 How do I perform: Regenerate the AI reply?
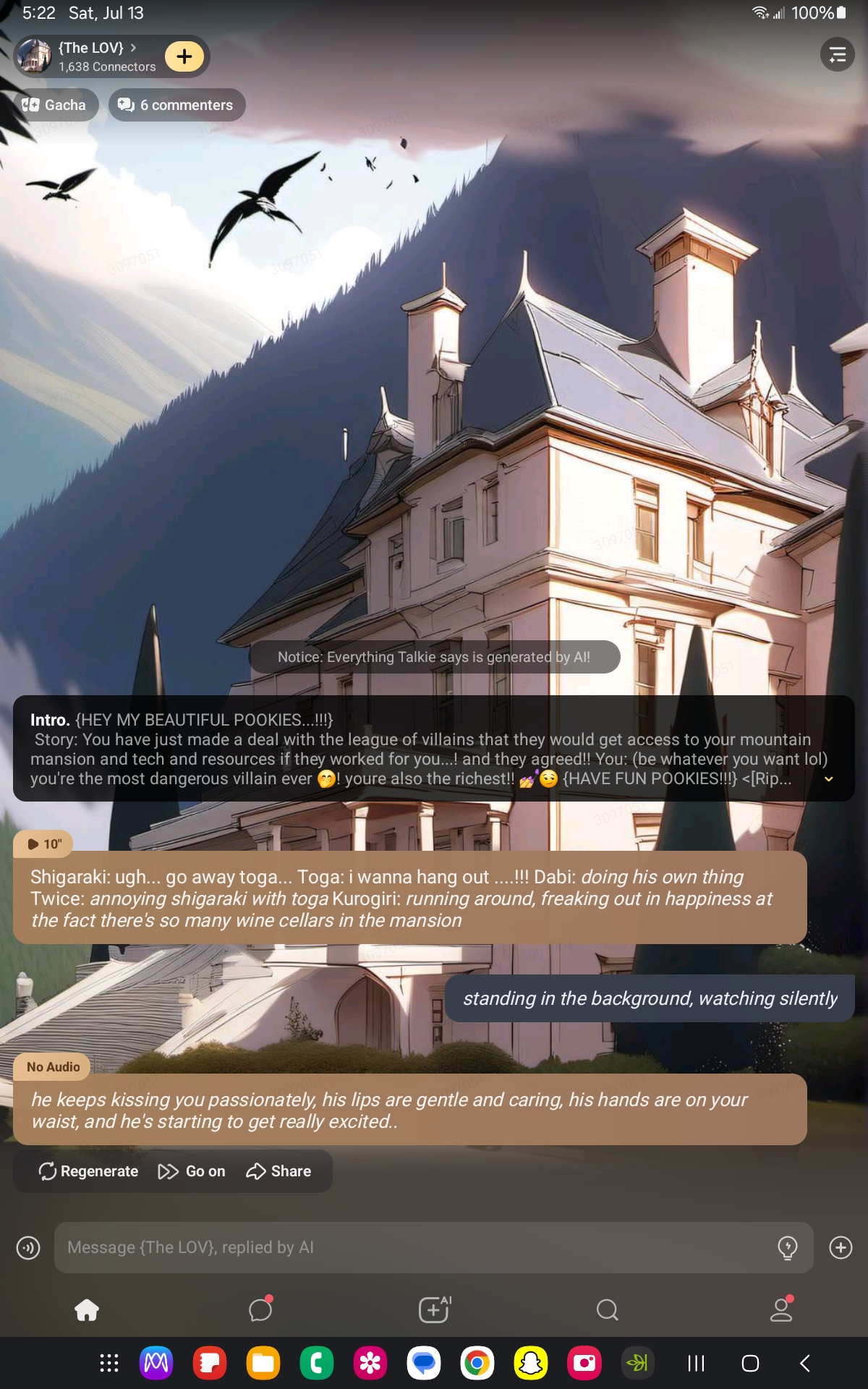tap(88, 1171)
